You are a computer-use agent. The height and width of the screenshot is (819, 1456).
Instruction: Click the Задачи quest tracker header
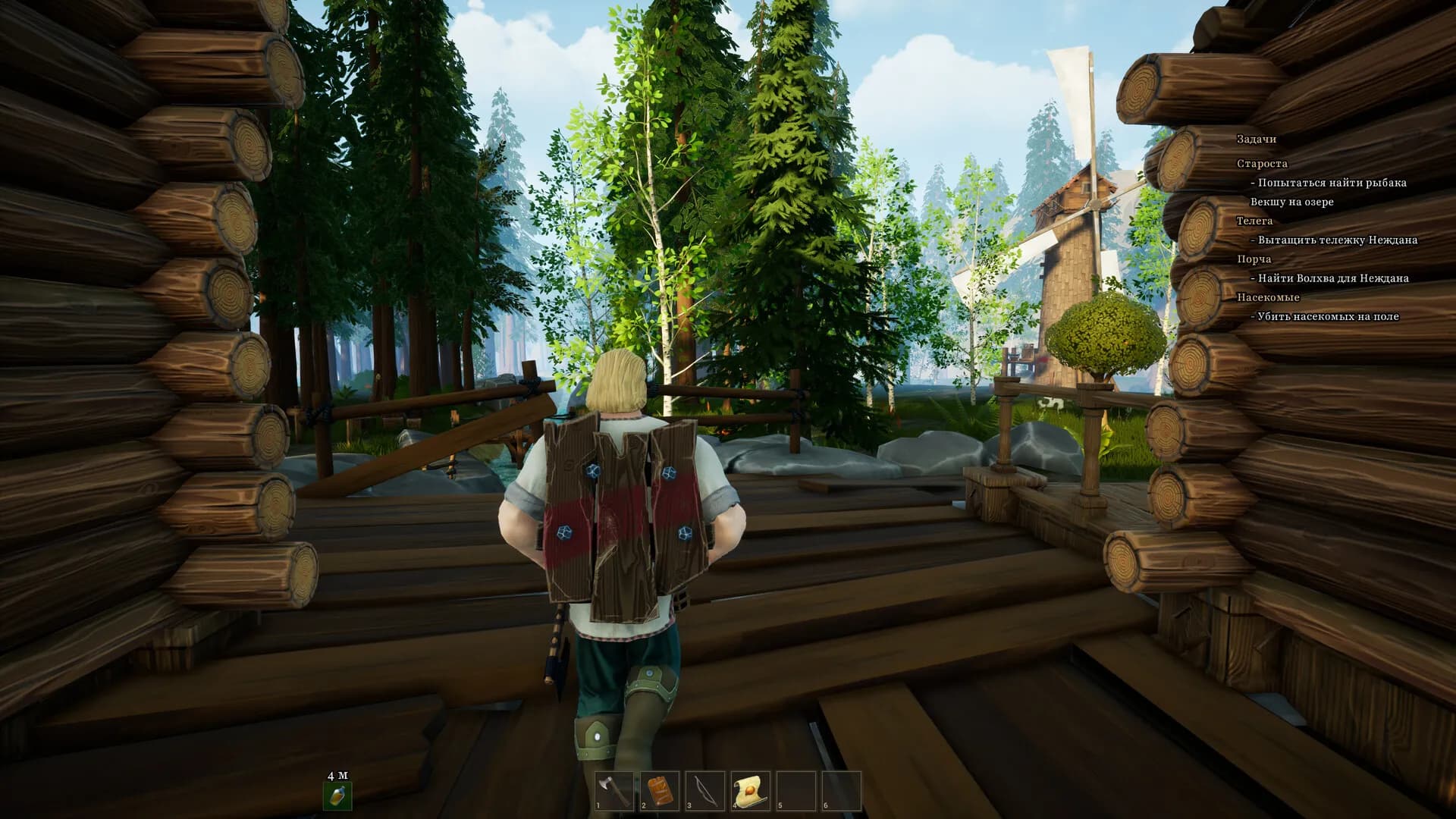point(1257,139)
